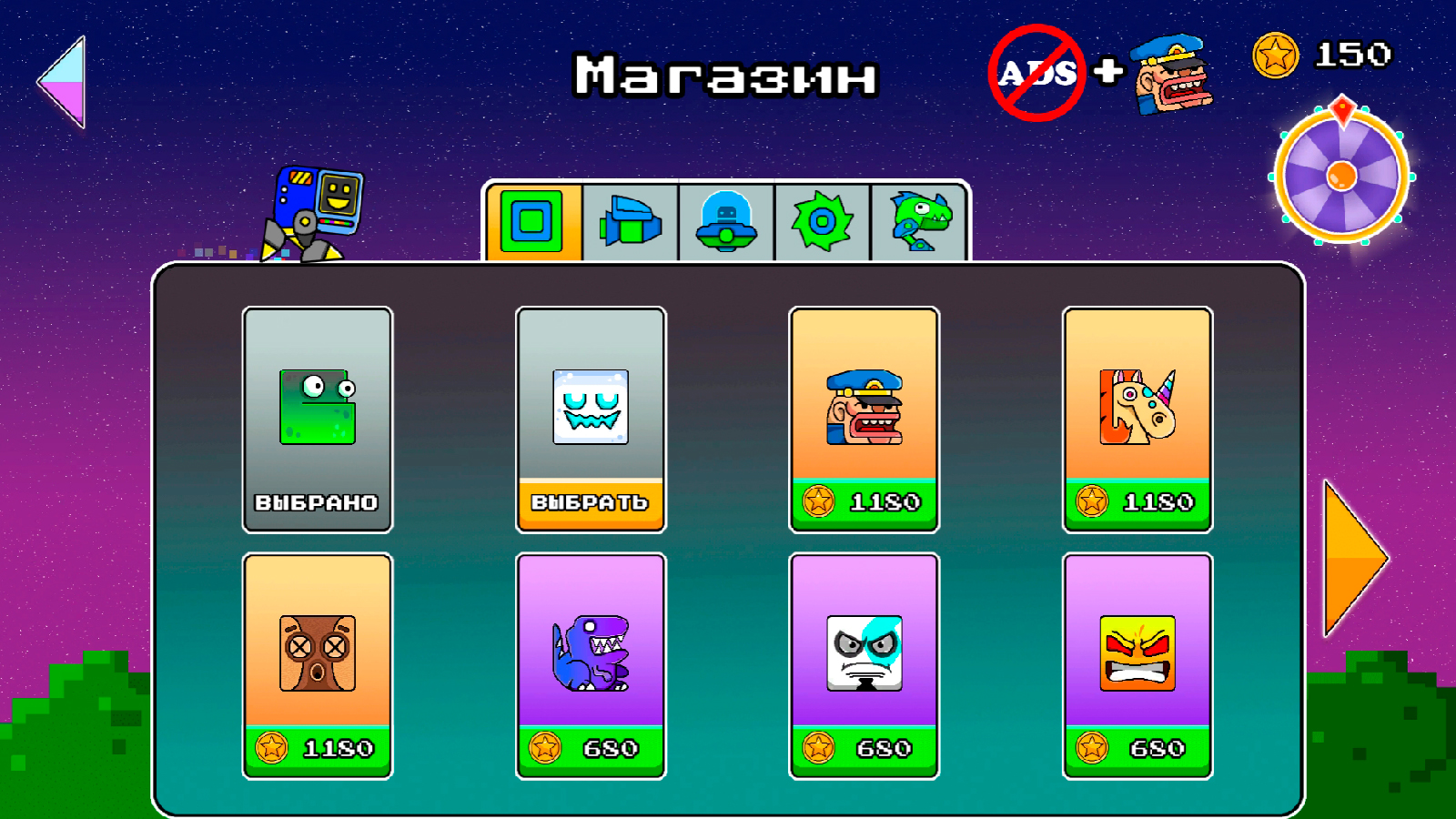
Task: Buy the angry red cube for 680
Action: (x=1137, y=664)
